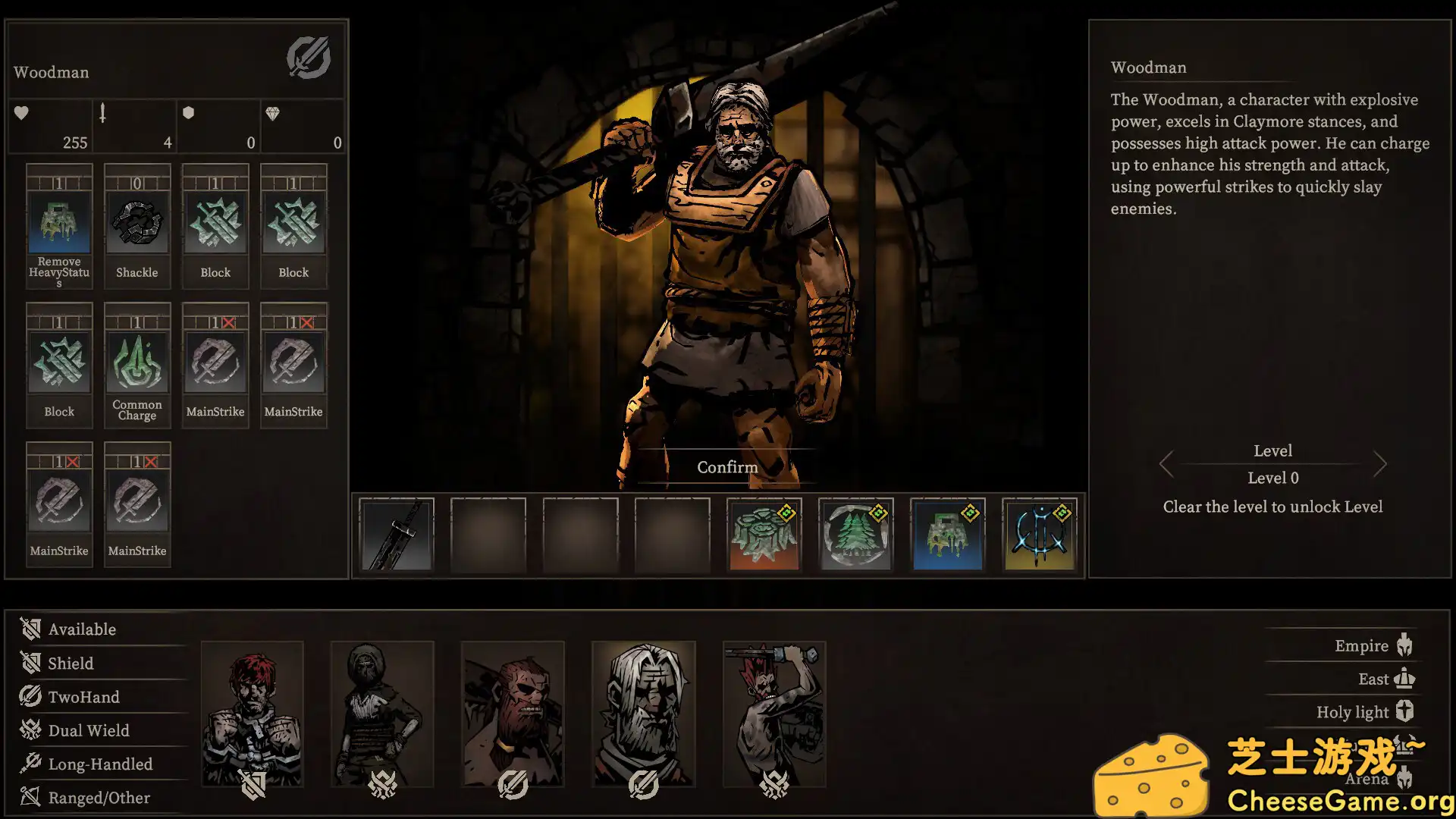Image resolution: width=1456 pixels, height=819 pixels.
Task: Select the Remove HeavyStatus card
Action: (59, 226)
